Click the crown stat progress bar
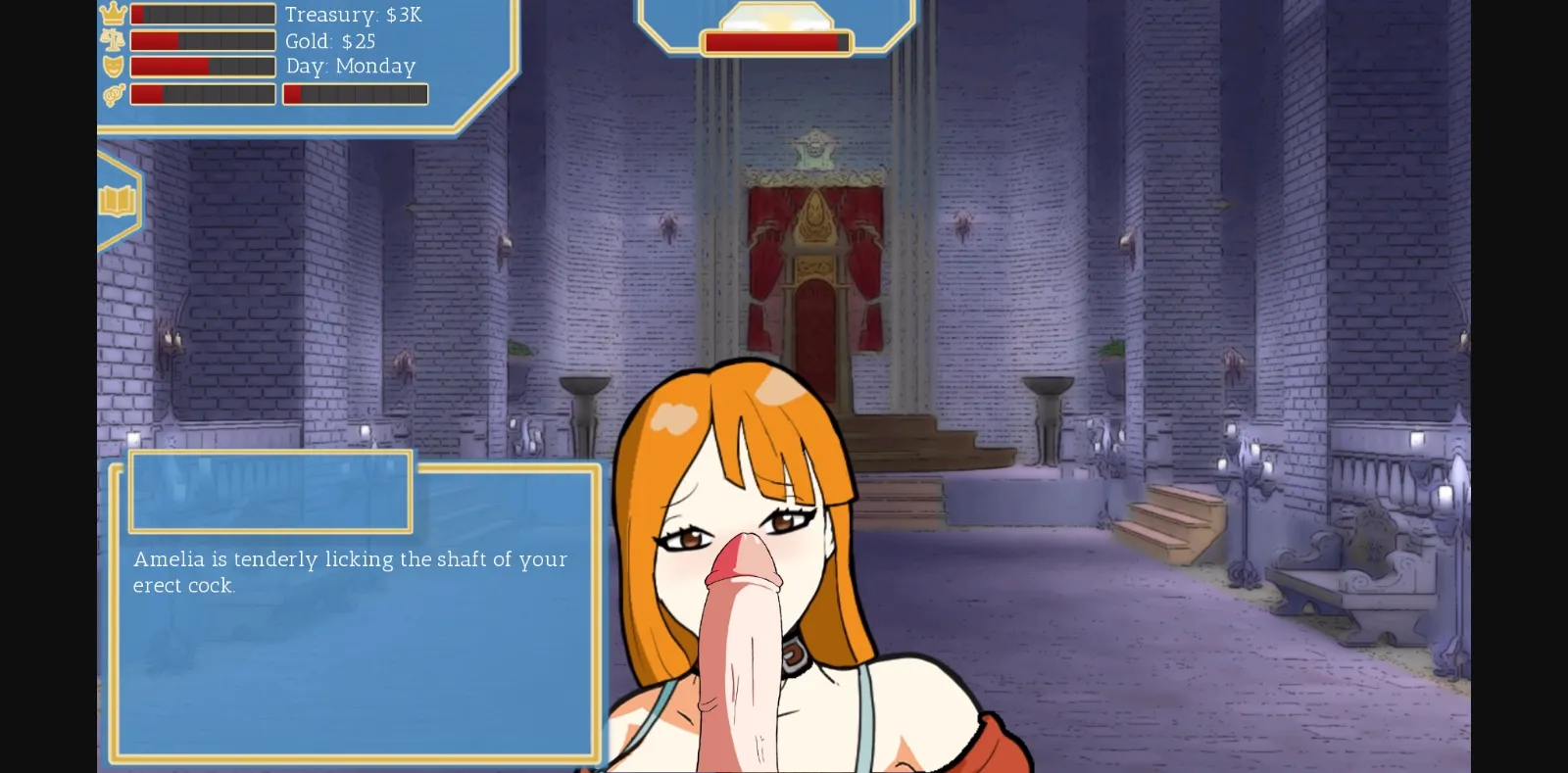1568x773 pixels. pos(203,14)
